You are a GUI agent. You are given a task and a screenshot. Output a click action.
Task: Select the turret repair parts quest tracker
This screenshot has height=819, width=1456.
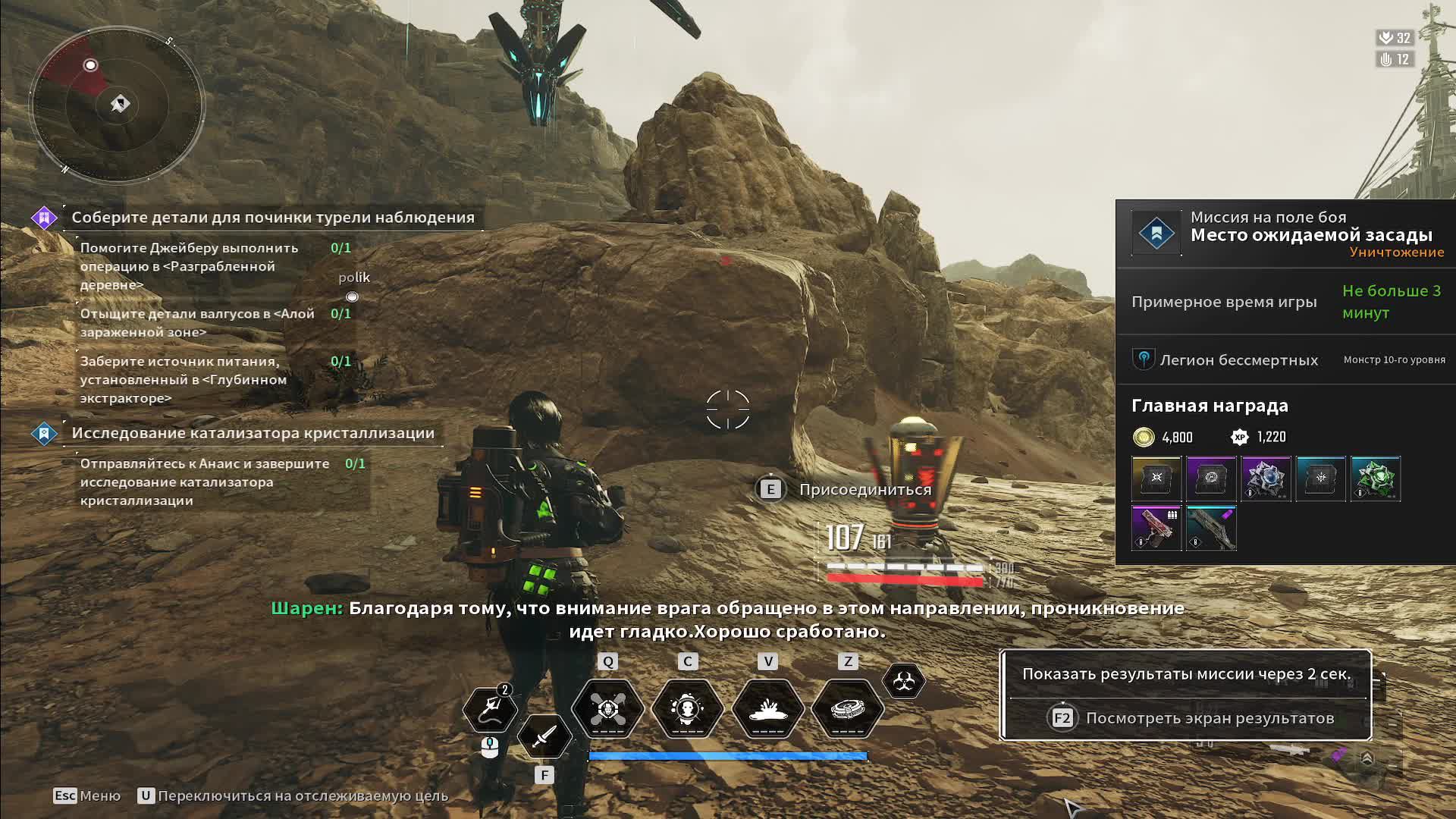click(x=273, y=218)
